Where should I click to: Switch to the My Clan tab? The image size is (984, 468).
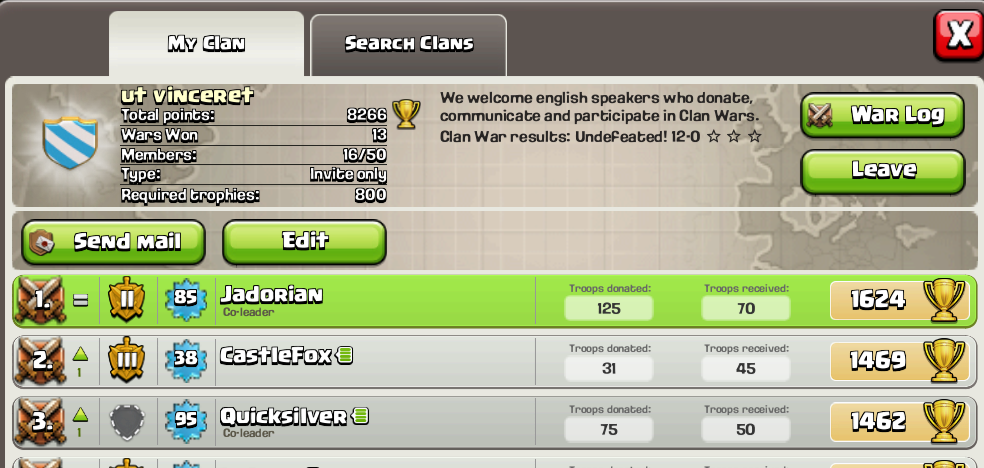tap(206, 44)
